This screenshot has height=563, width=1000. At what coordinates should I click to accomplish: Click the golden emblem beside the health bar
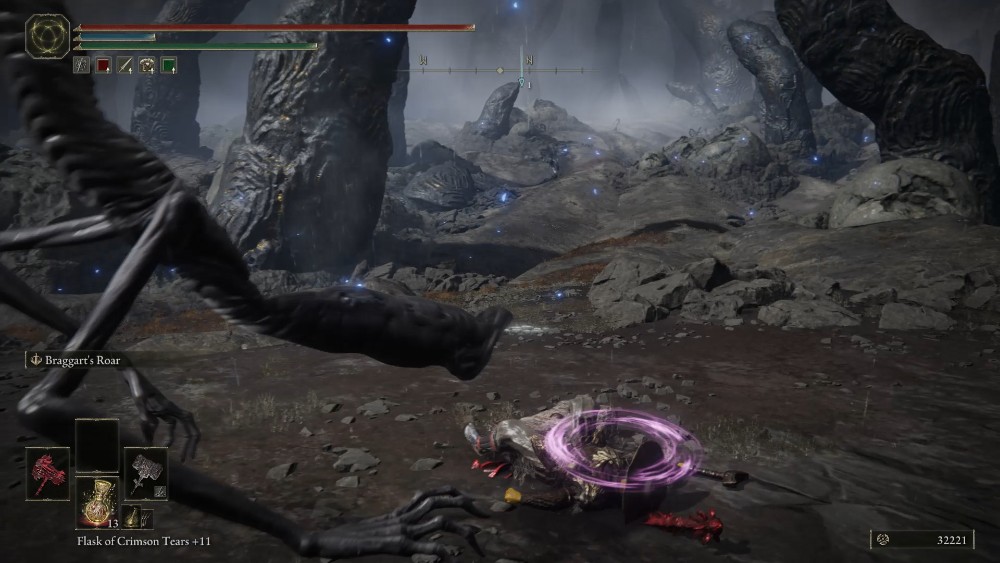tap(47, 37)
